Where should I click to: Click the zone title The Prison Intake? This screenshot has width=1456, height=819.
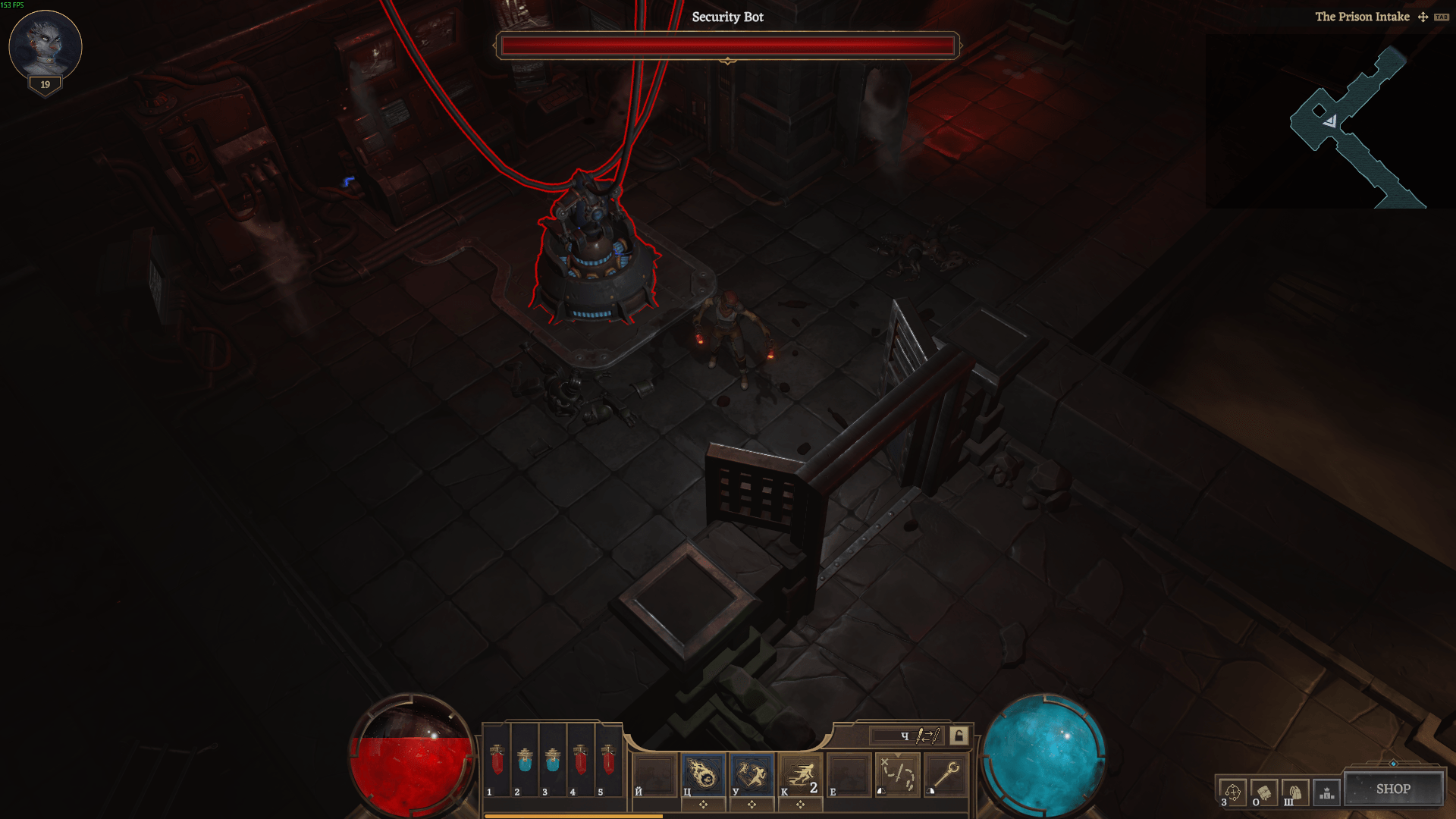point(1363,16)
